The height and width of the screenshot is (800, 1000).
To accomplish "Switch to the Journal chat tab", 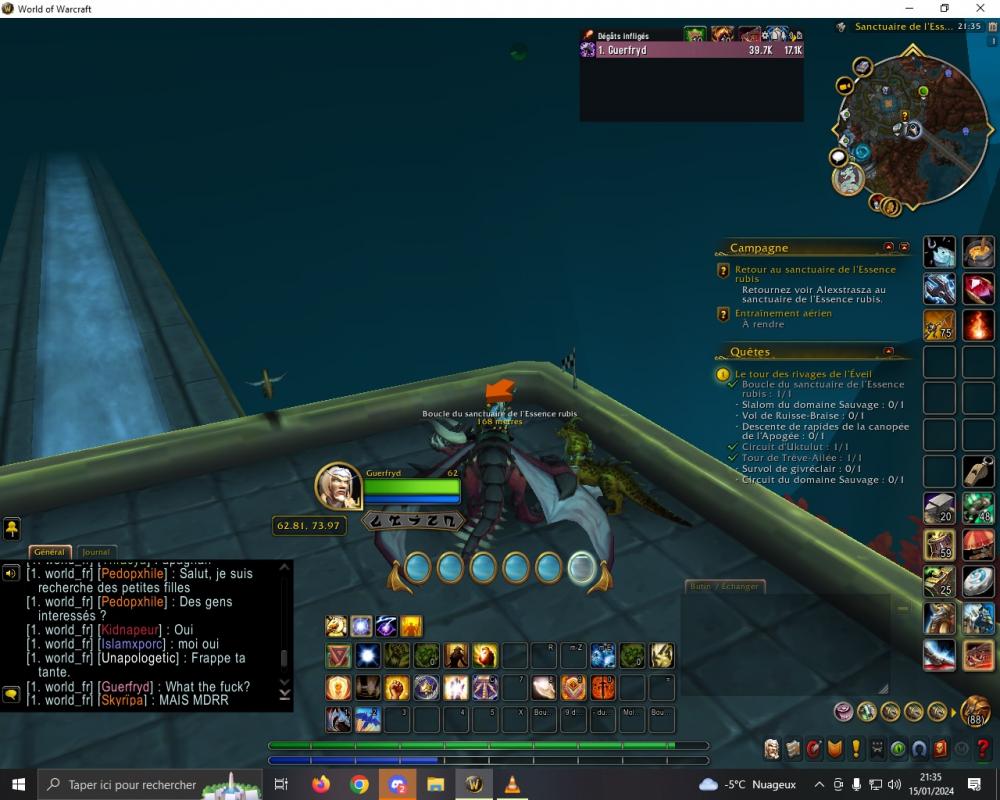I will 96,552.
